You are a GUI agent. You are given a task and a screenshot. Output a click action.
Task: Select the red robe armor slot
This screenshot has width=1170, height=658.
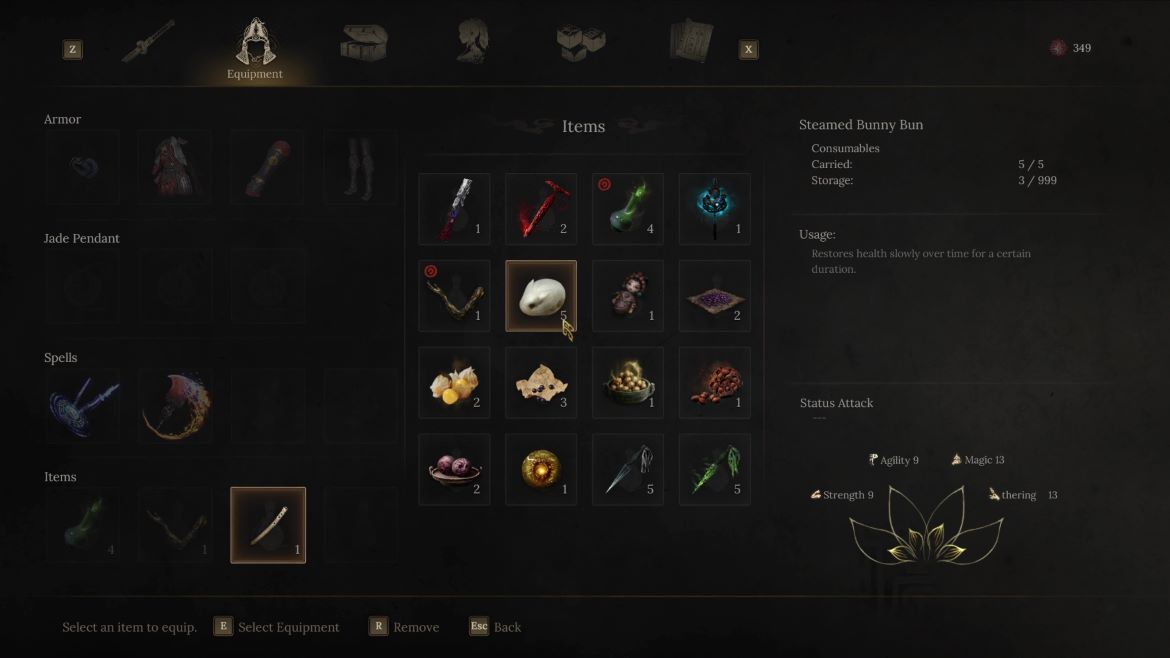[175, 167]
